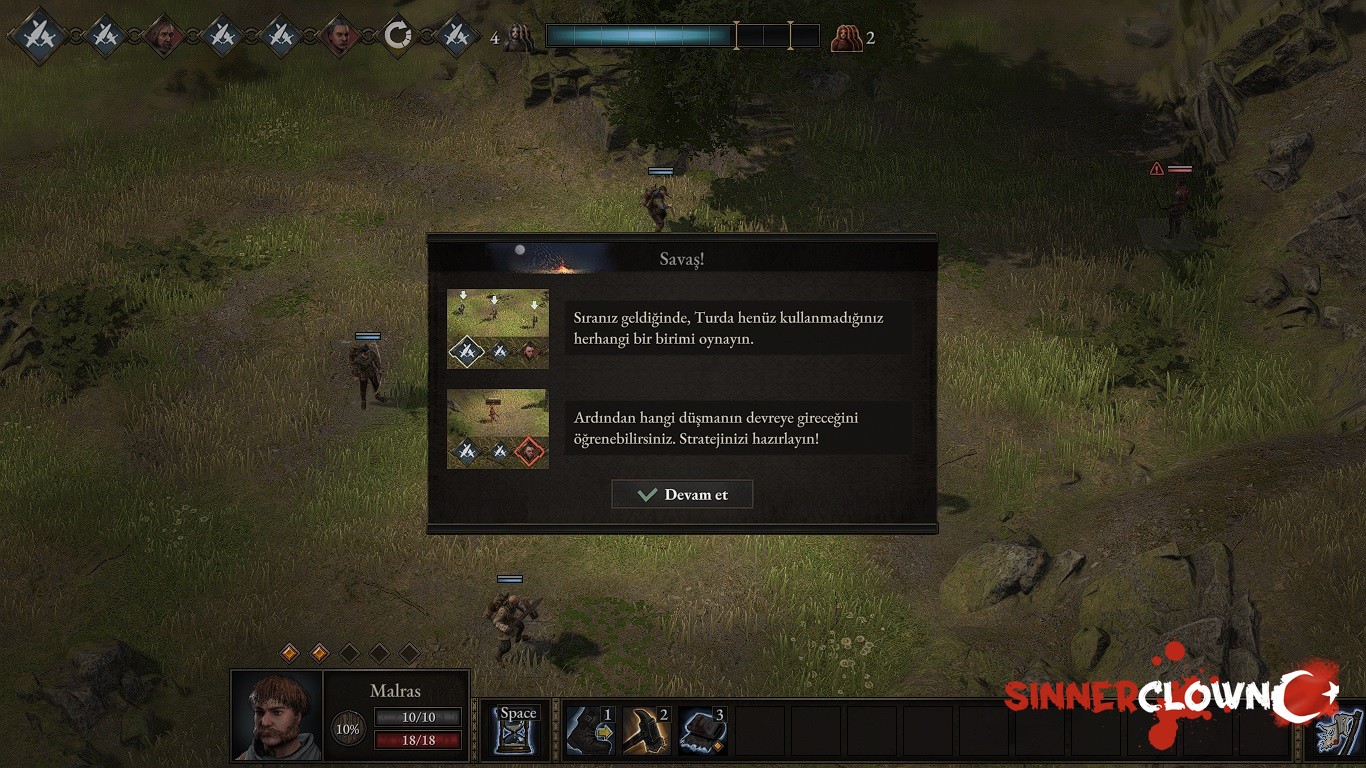Image resolution: width=1366 pixels, height=768 pixels.
Task: Activate the boot movement ability
Action: [x=590, y=730]
